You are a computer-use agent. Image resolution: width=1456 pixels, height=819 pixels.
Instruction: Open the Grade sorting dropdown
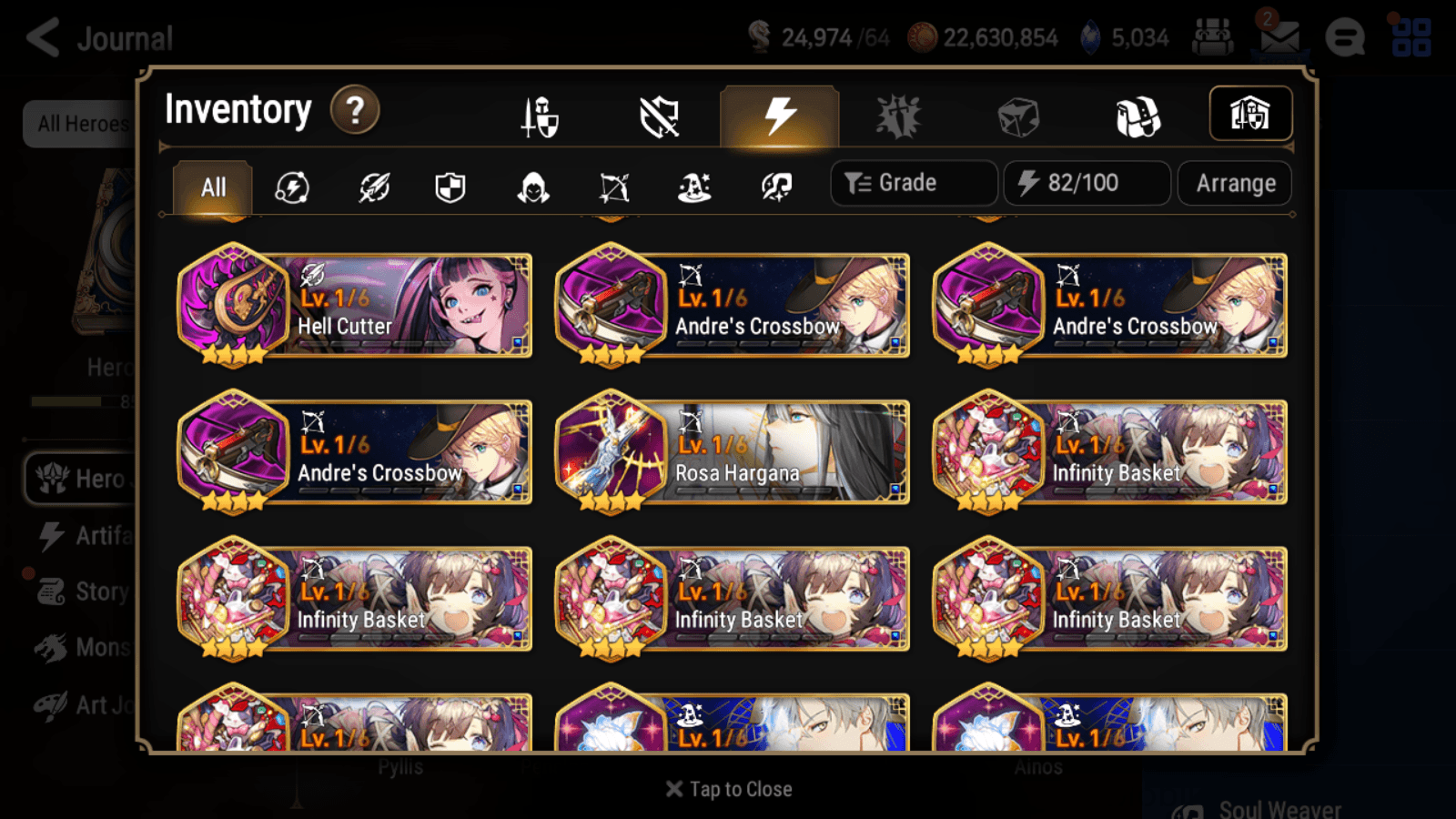click(912, 183)
